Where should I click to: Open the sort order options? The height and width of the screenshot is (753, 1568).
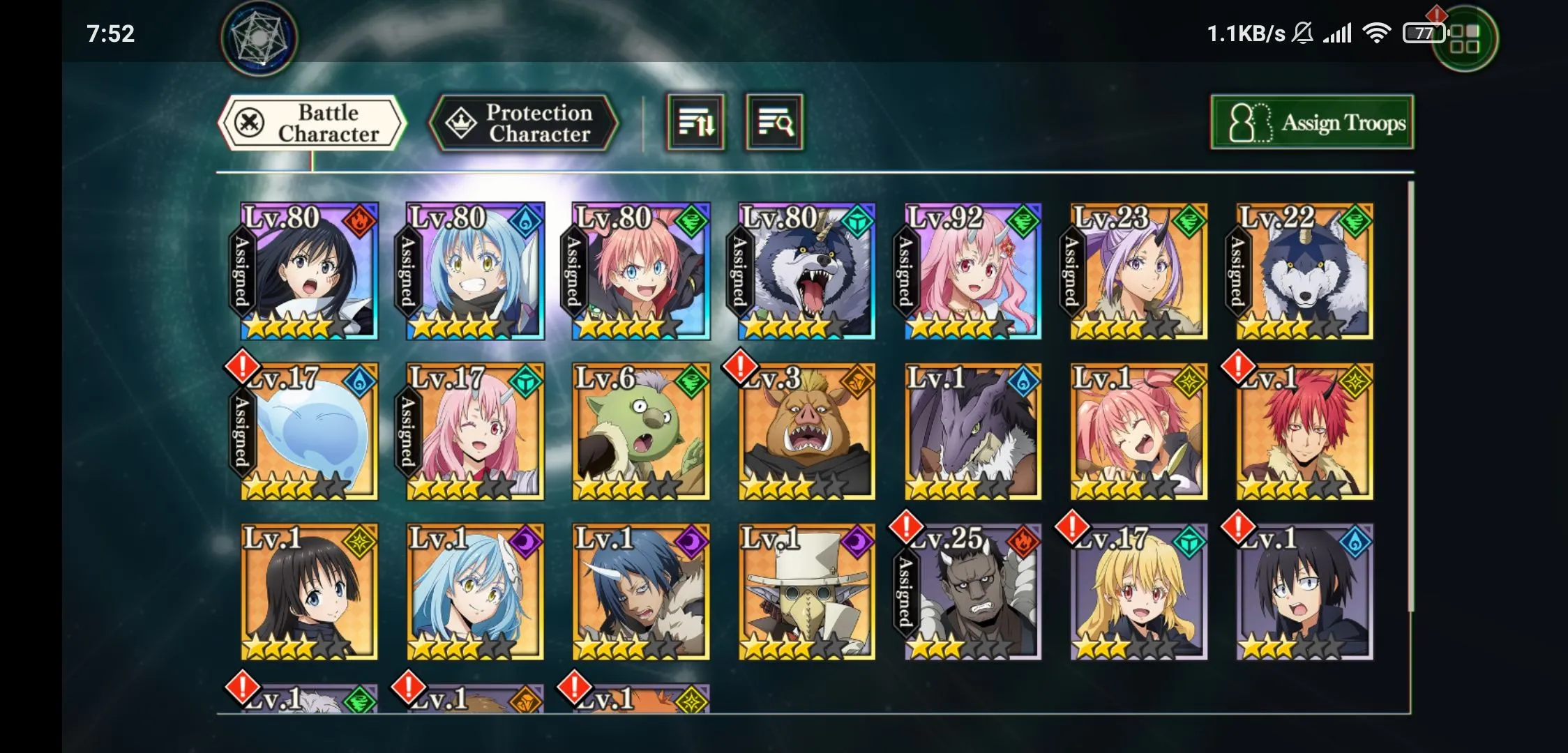695,123
